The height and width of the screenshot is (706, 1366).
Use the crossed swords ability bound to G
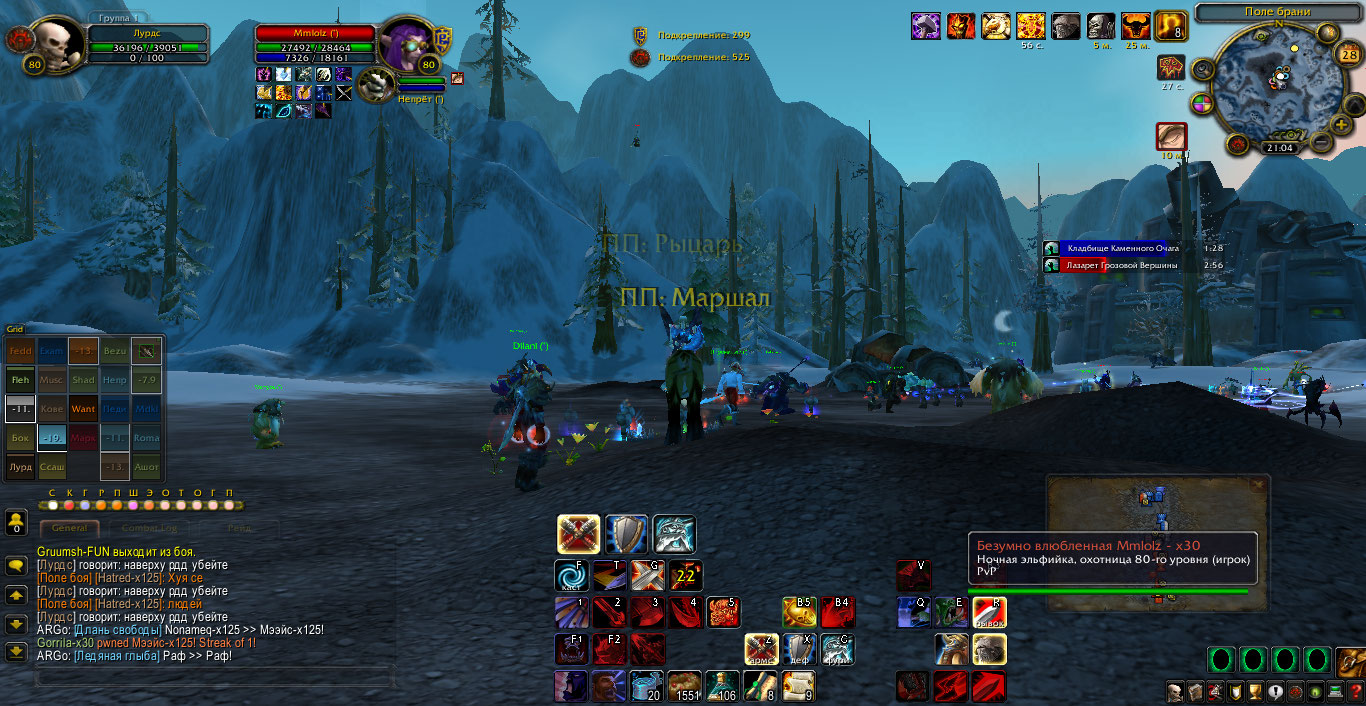point(647,576)
